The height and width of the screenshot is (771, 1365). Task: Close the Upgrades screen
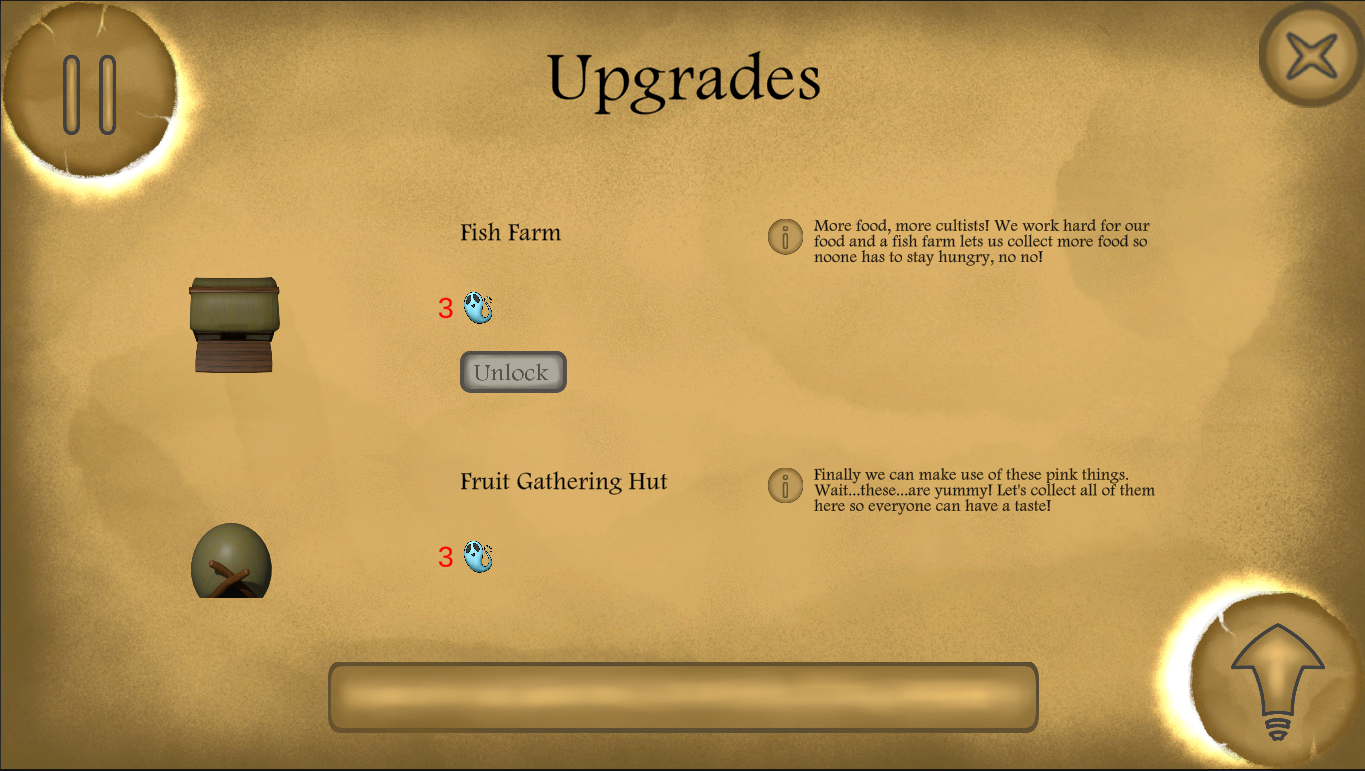click(1311, 56)
